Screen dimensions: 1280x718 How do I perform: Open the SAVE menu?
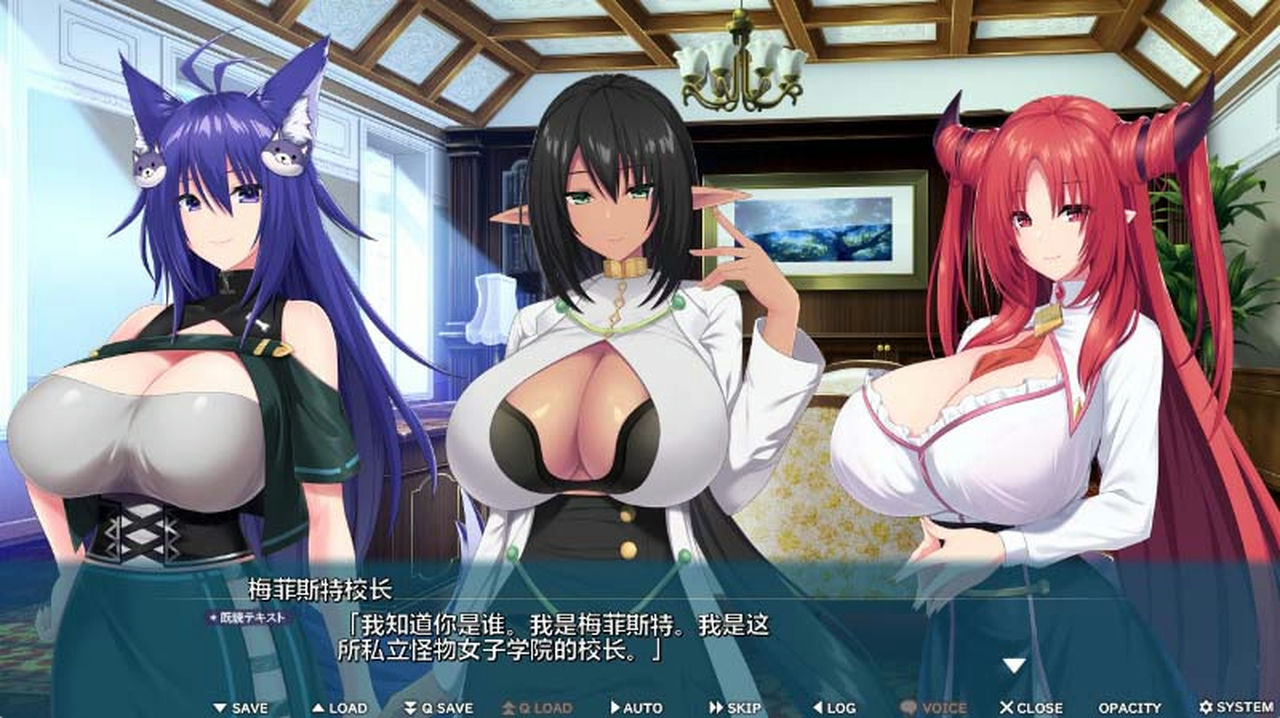240,707
